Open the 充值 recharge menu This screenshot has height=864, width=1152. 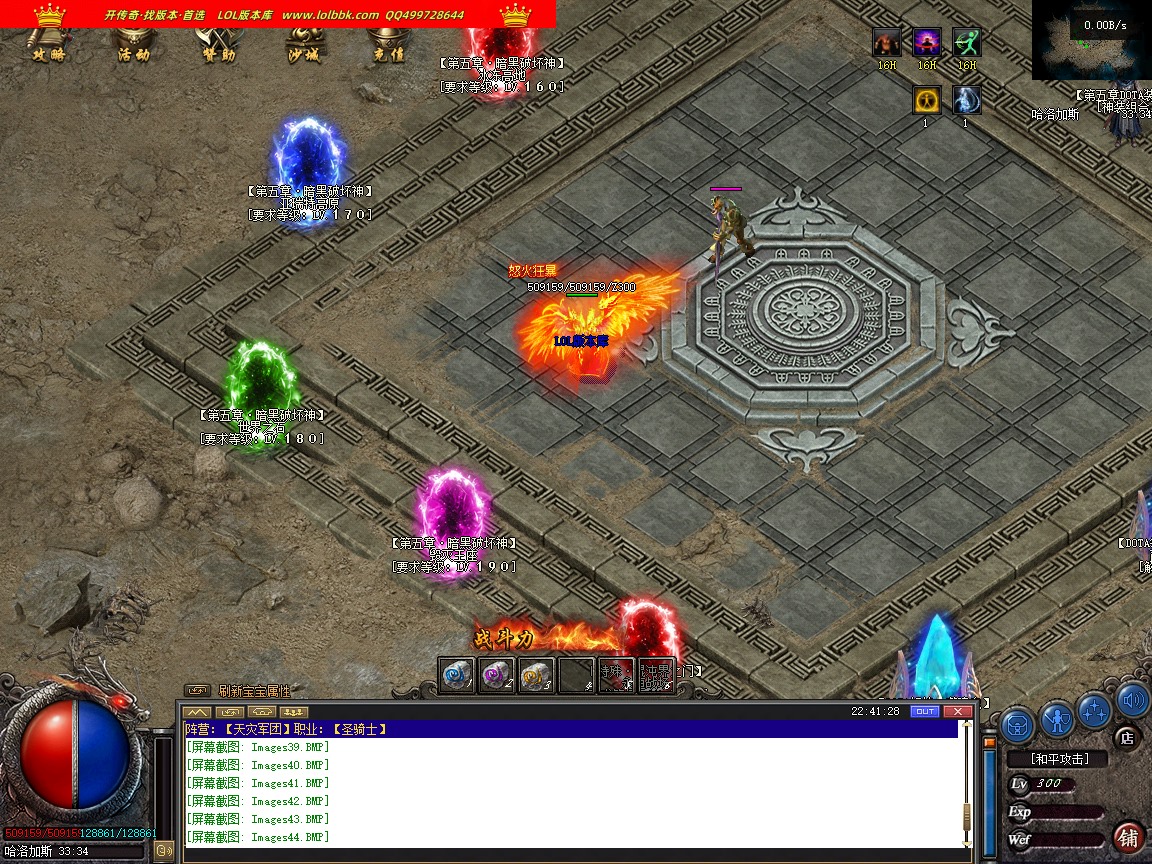pyautogui.click(x=388, y=47)
